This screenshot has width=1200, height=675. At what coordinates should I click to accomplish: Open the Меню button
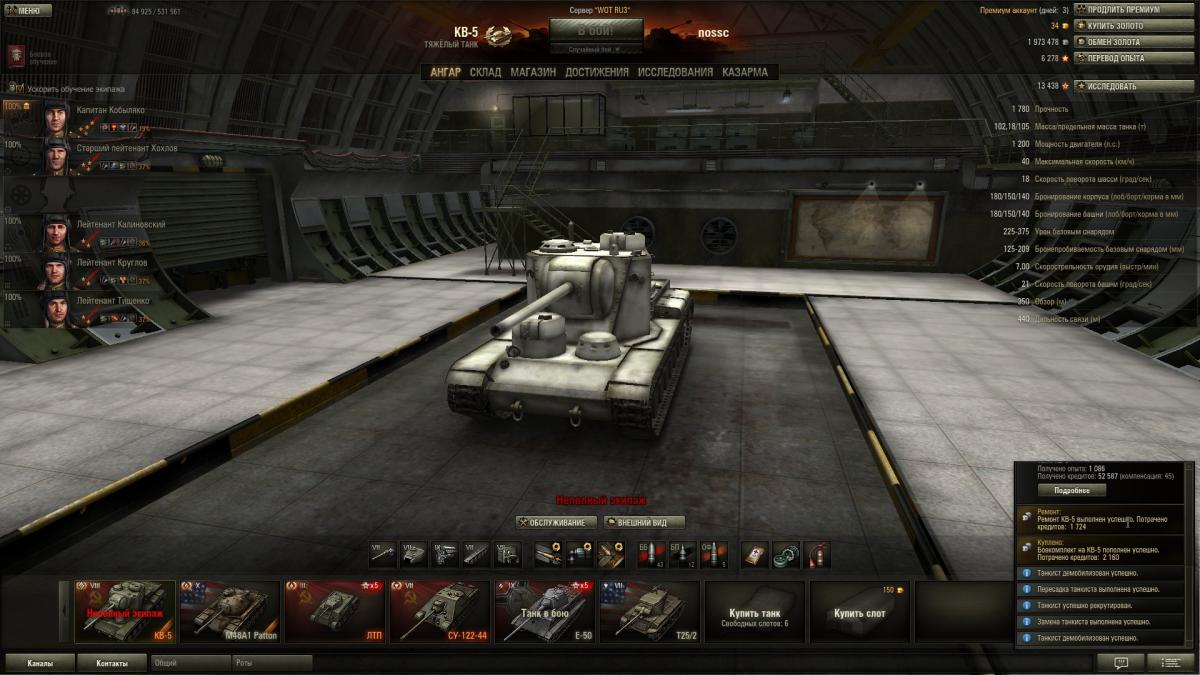click(x=28, y=11)
